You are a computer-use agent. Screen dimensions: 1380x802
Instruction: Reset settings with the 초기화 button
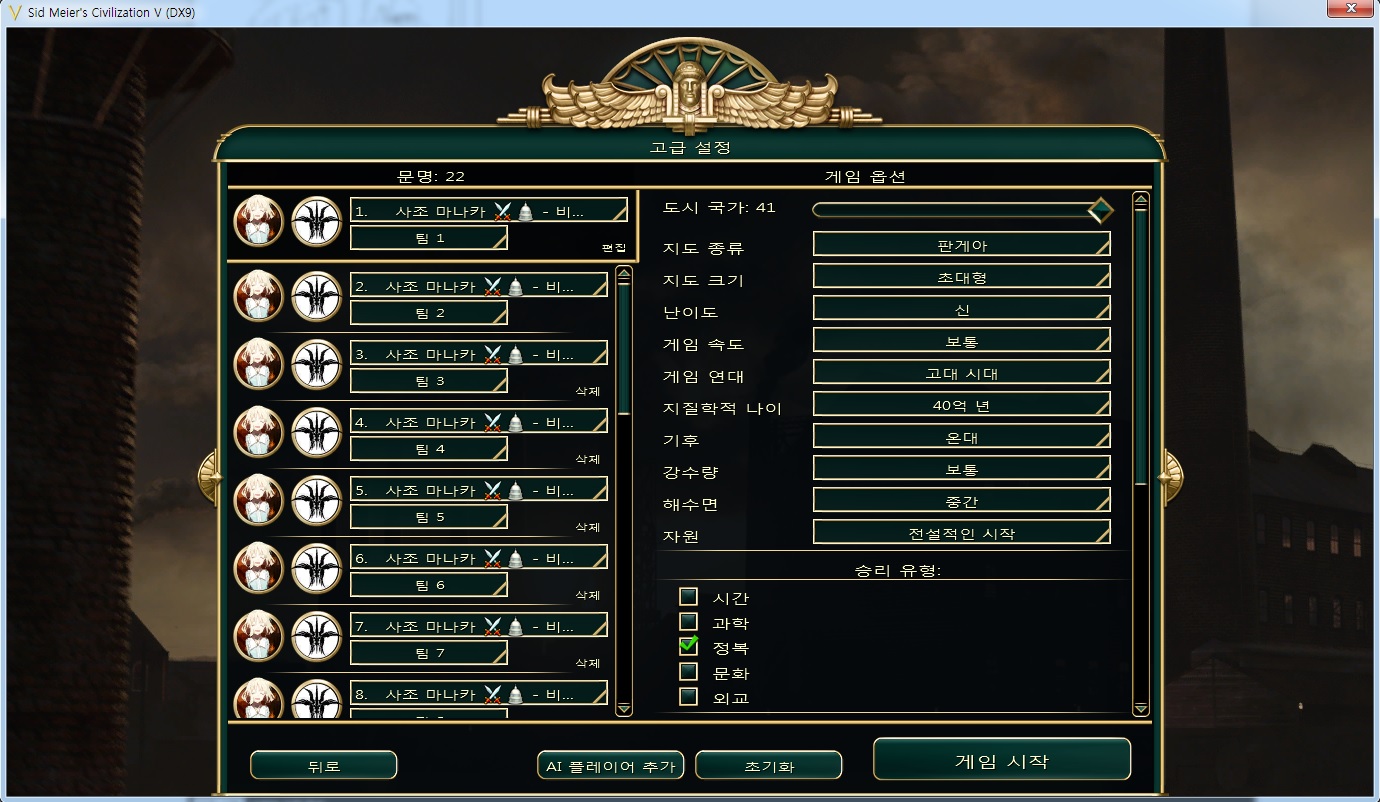768,766
